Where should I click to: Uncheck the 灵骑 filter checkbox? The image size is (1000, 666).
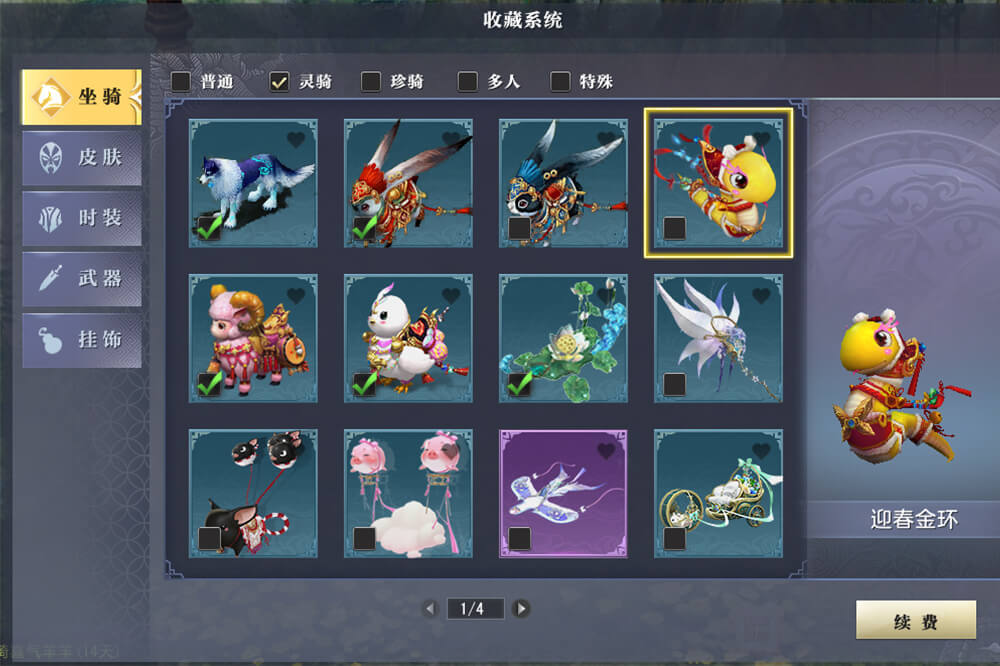coord(280,82)
